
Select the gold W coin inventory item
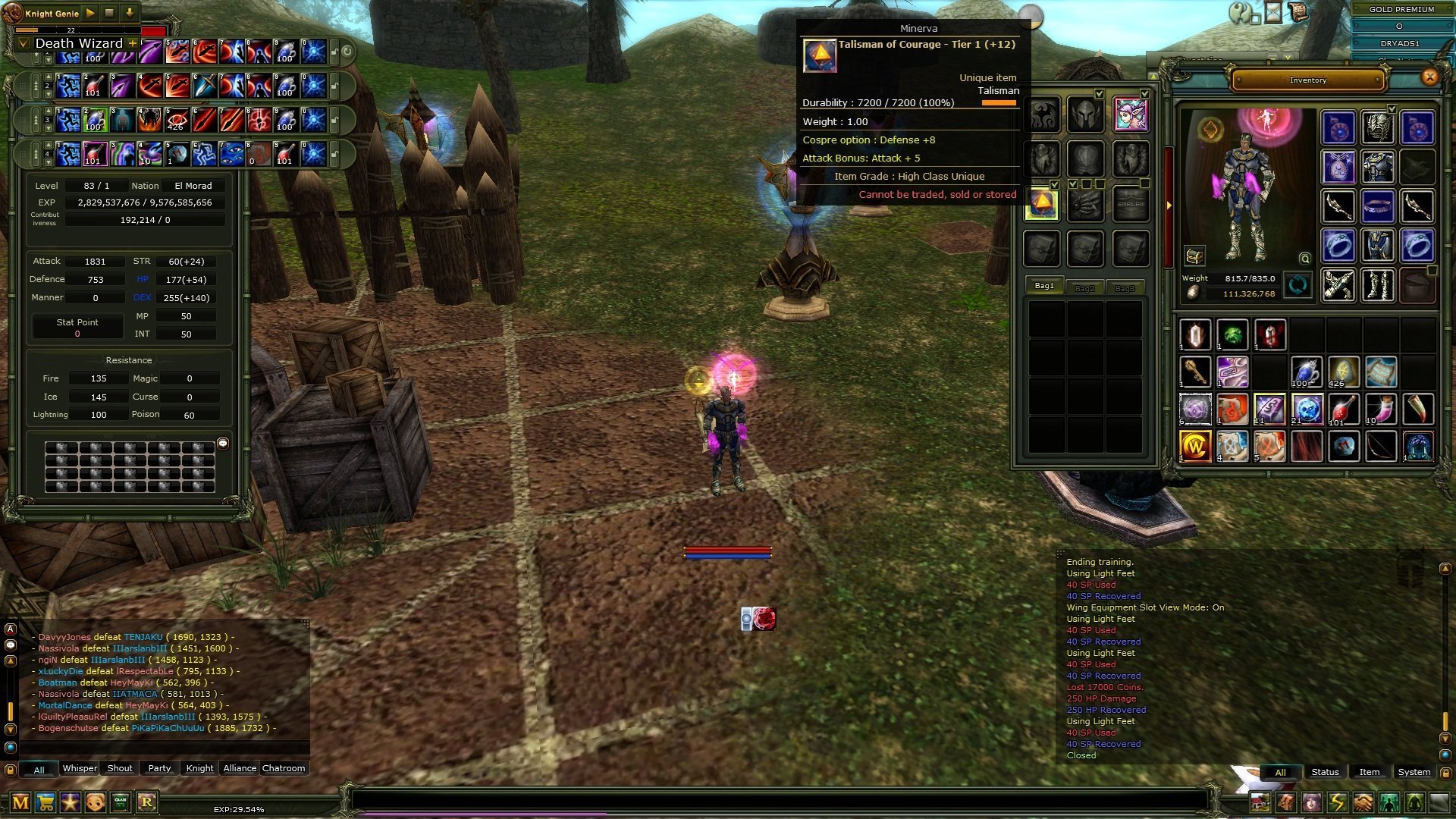coord(1195,446)
